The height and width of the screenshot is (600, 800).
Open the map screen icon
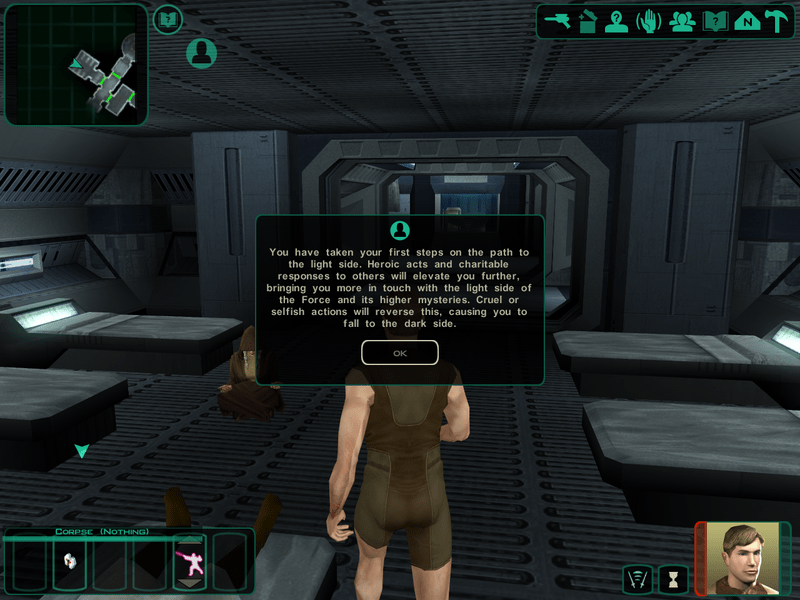pyautogui.click(x=745, y=21)
